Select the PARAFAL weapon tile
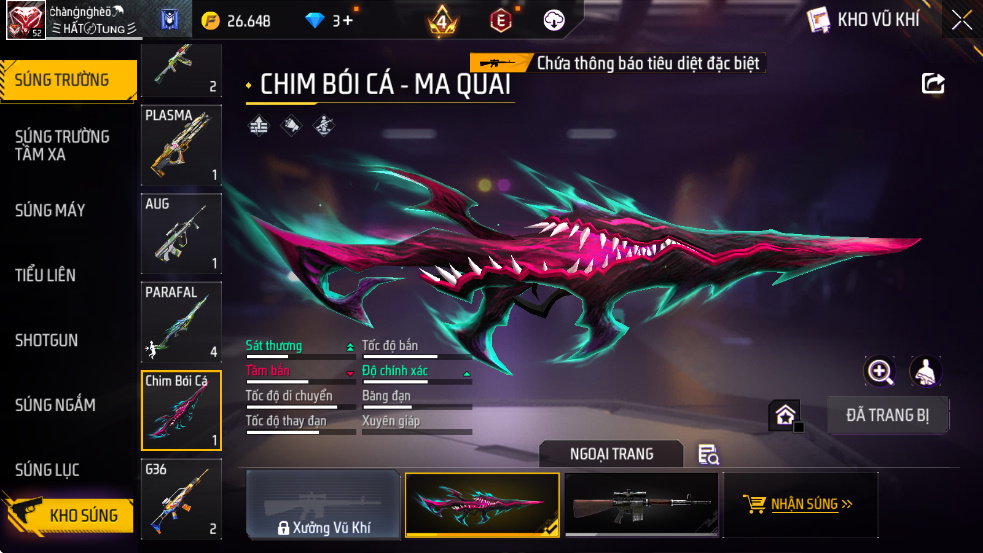 tap(181, 321)
